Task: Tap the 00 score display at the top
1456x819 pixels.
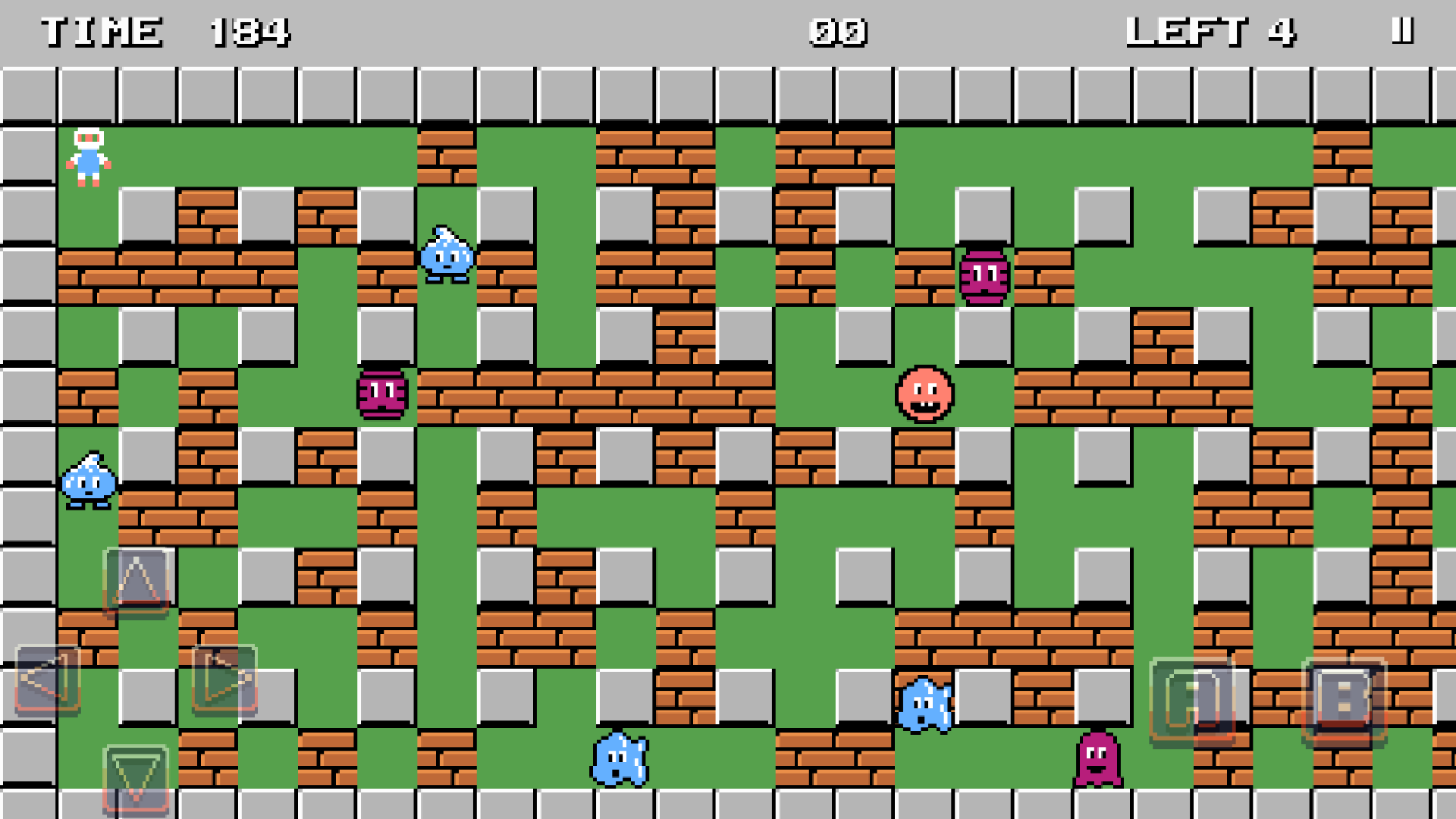Action: 837,32
